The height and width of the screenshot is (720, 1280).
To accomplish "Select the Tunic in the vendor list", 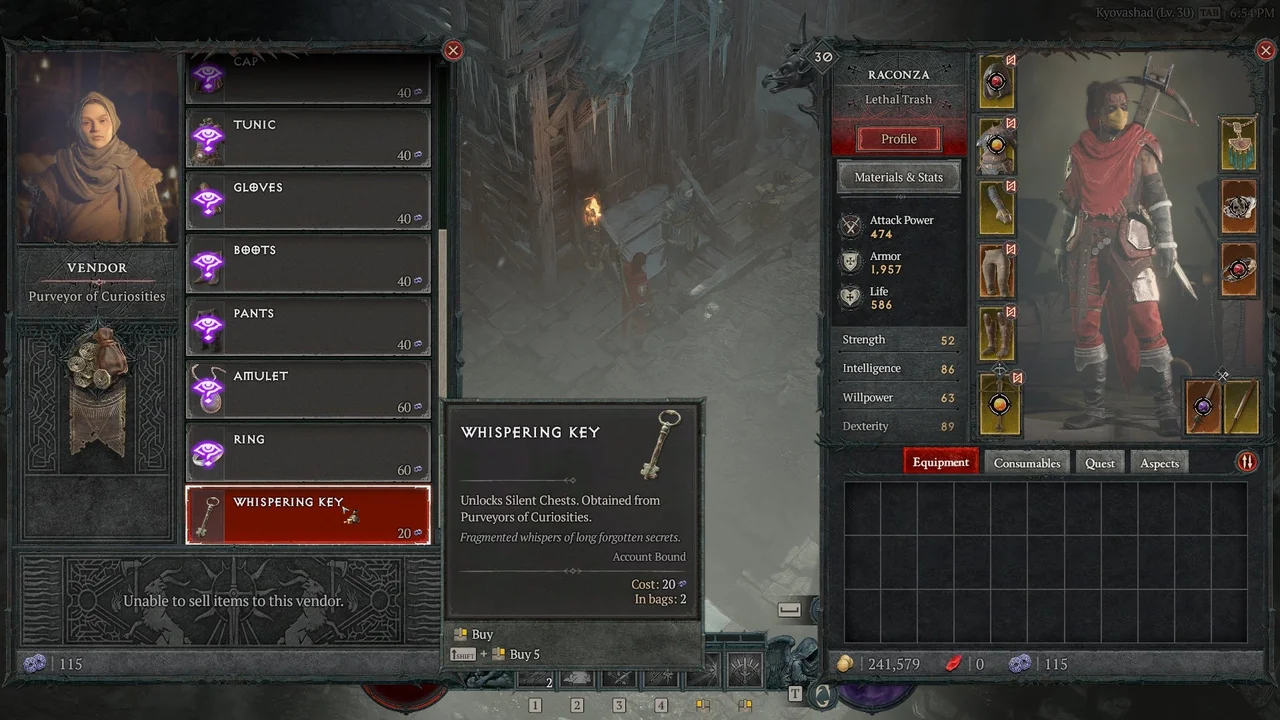I will [x=307, y=137].
